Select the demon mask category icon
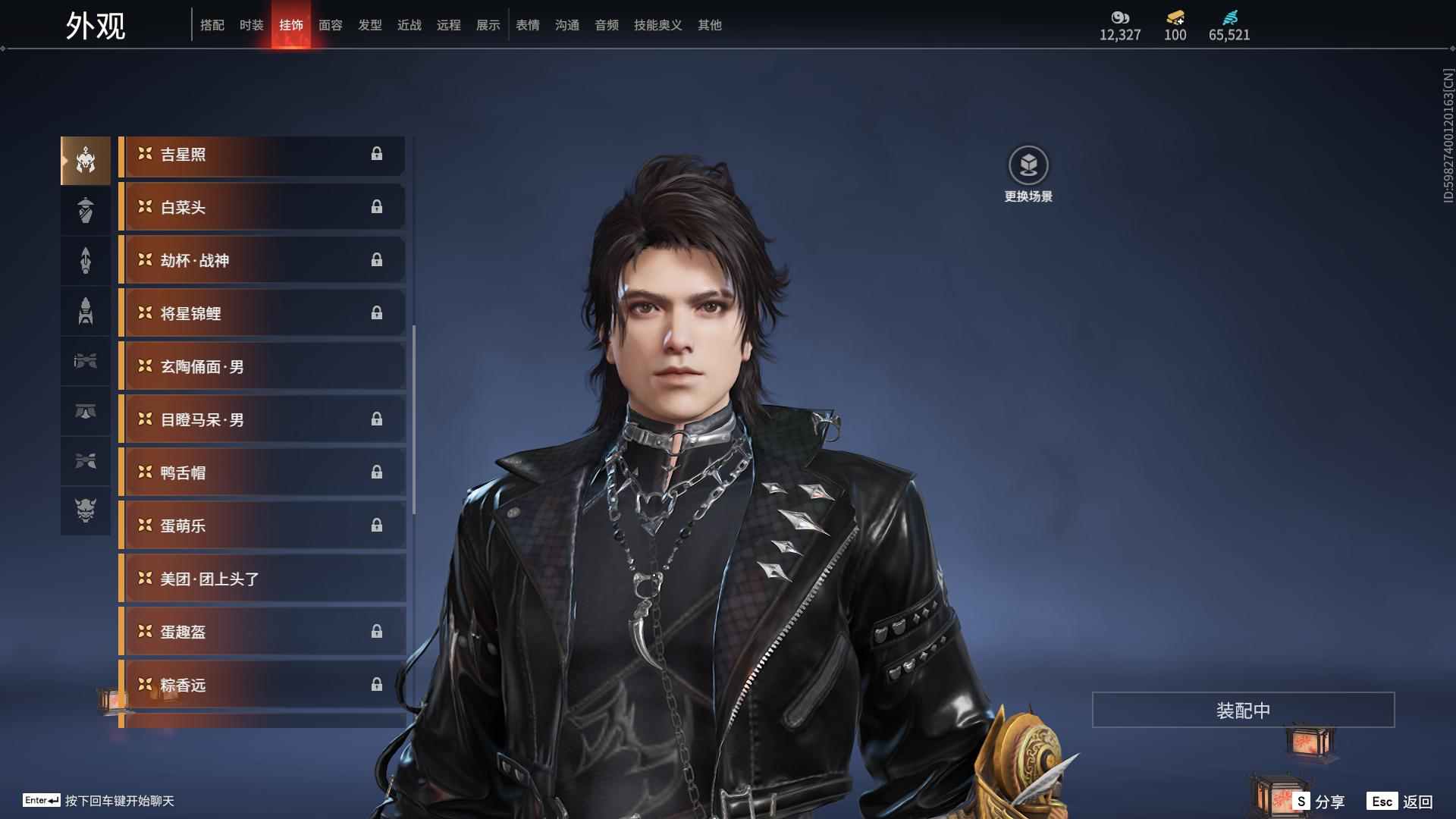Screen dimensions: 1456x819 86,510
